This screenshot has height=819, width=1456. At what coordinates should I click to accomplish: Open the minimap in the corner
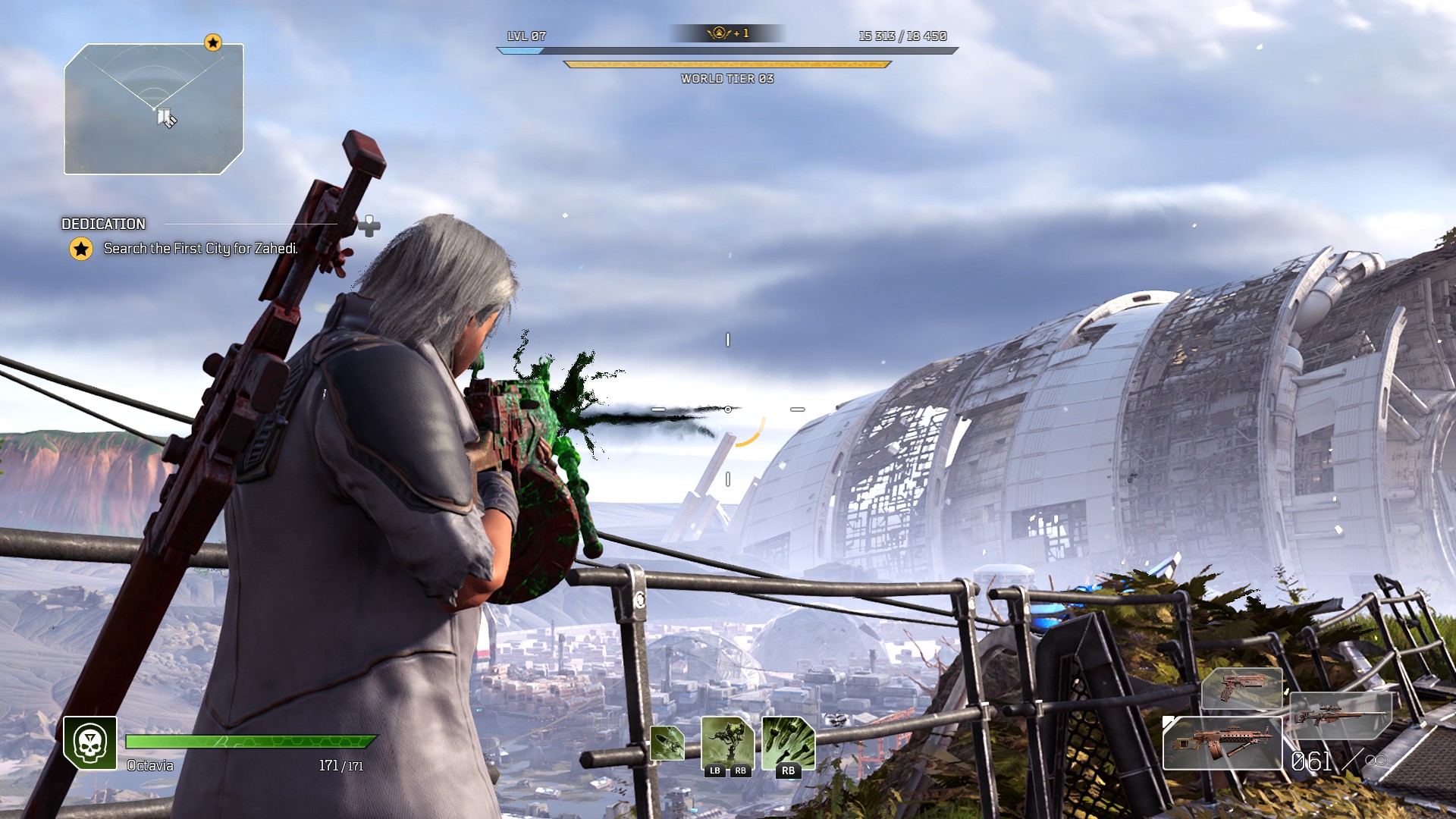coord(154,109)
